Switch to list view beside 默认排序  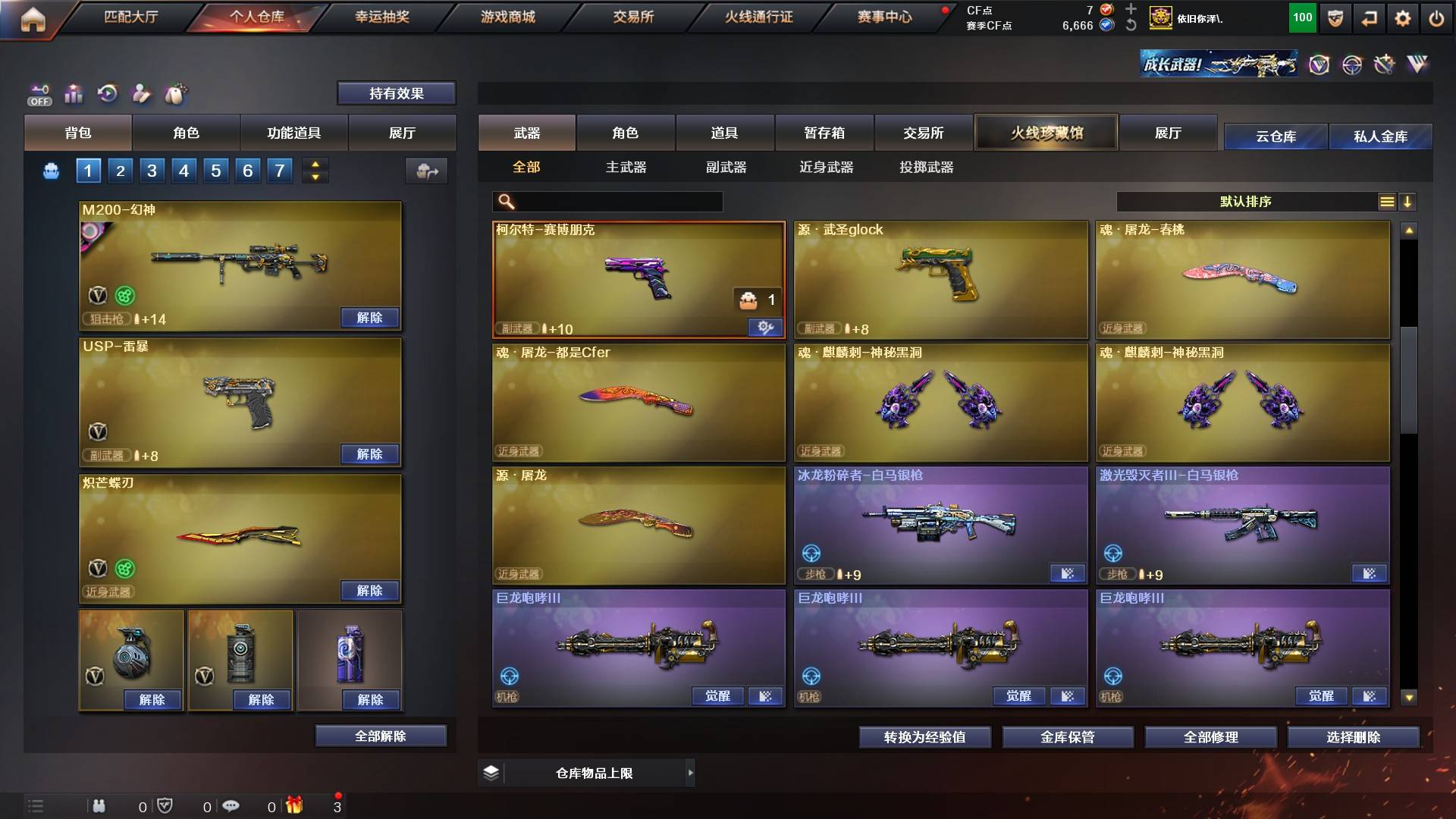[x=1388, y=202]
